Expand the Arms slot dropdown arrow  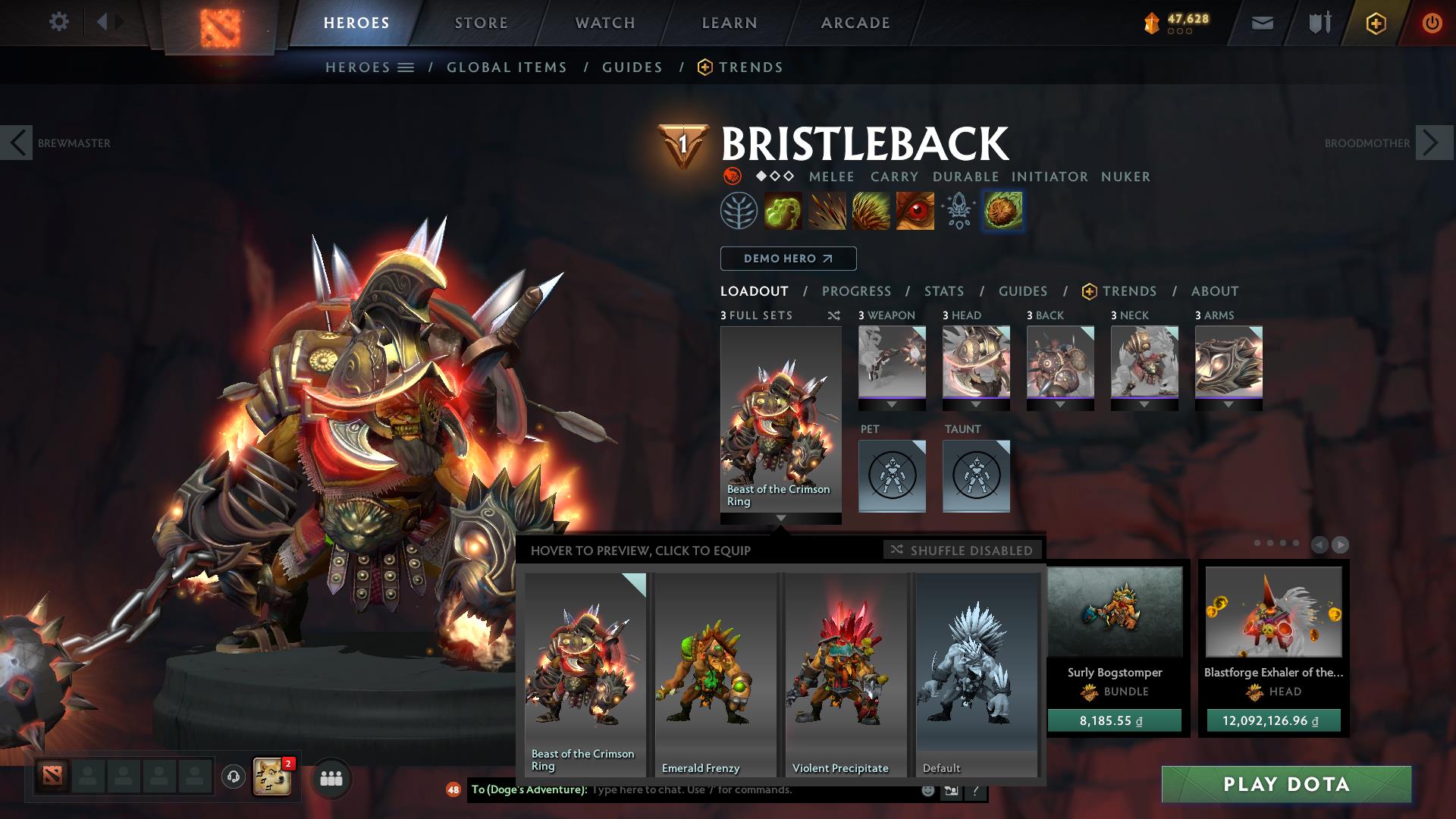pos(1228,404)
